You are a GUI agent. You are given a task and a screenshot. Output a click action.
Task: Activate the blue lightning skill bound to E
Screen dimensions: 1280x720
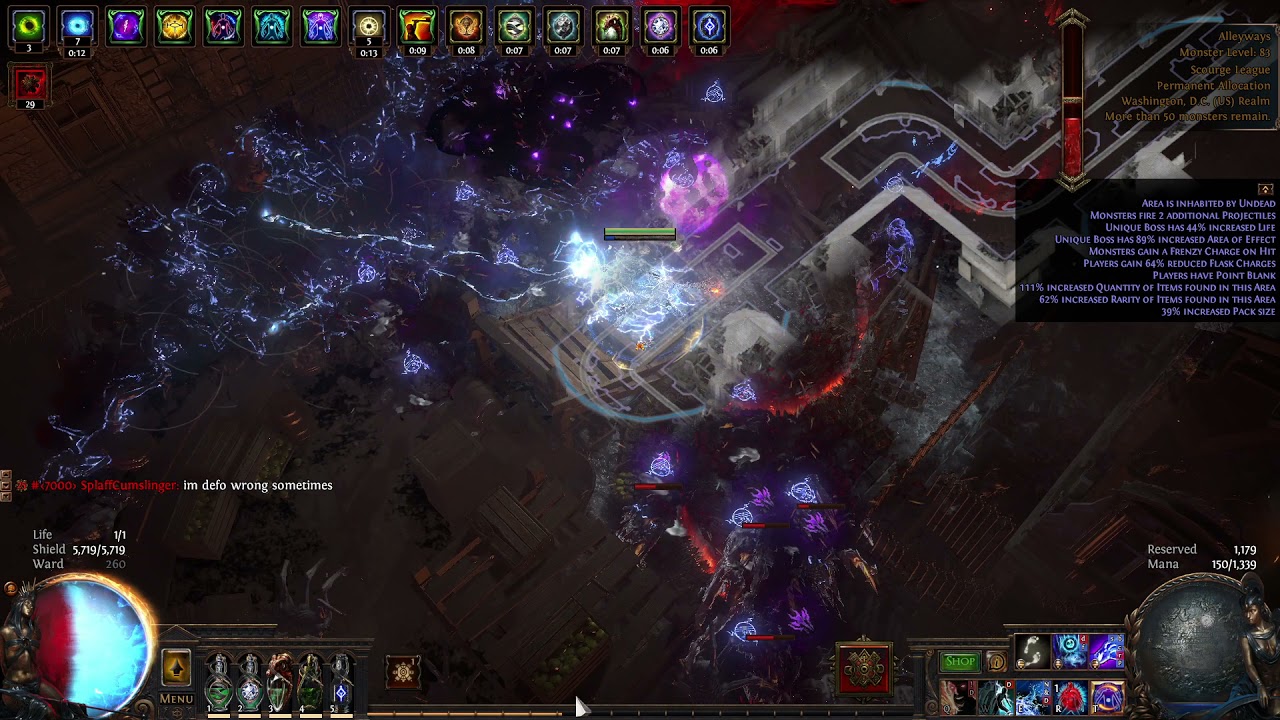(x=1032, y=697)
